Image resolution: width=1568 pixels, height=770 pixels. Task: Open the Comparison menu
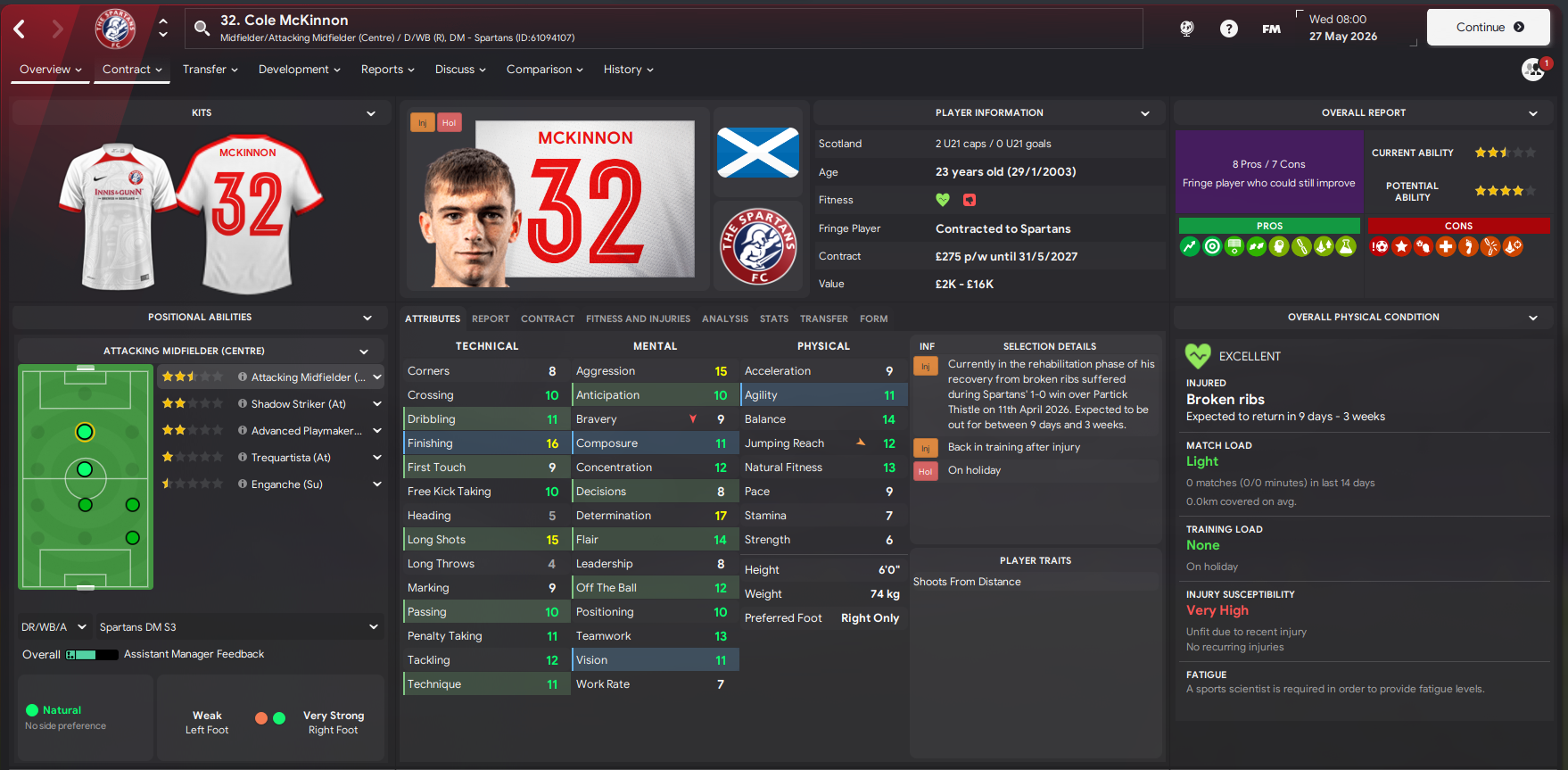pos(544,70)
